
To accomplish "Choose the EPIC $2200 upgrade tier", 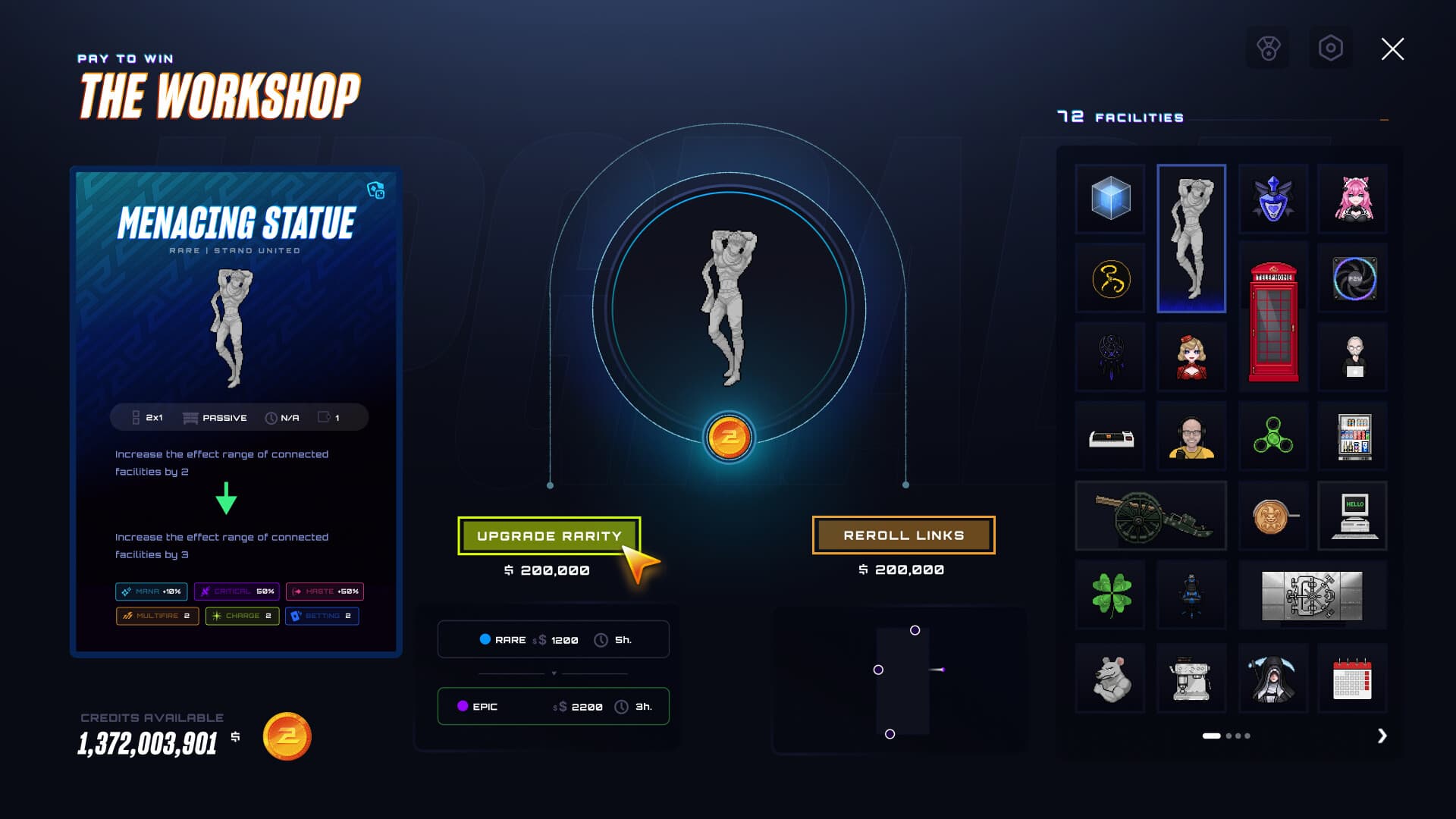I will click(553, 706).
